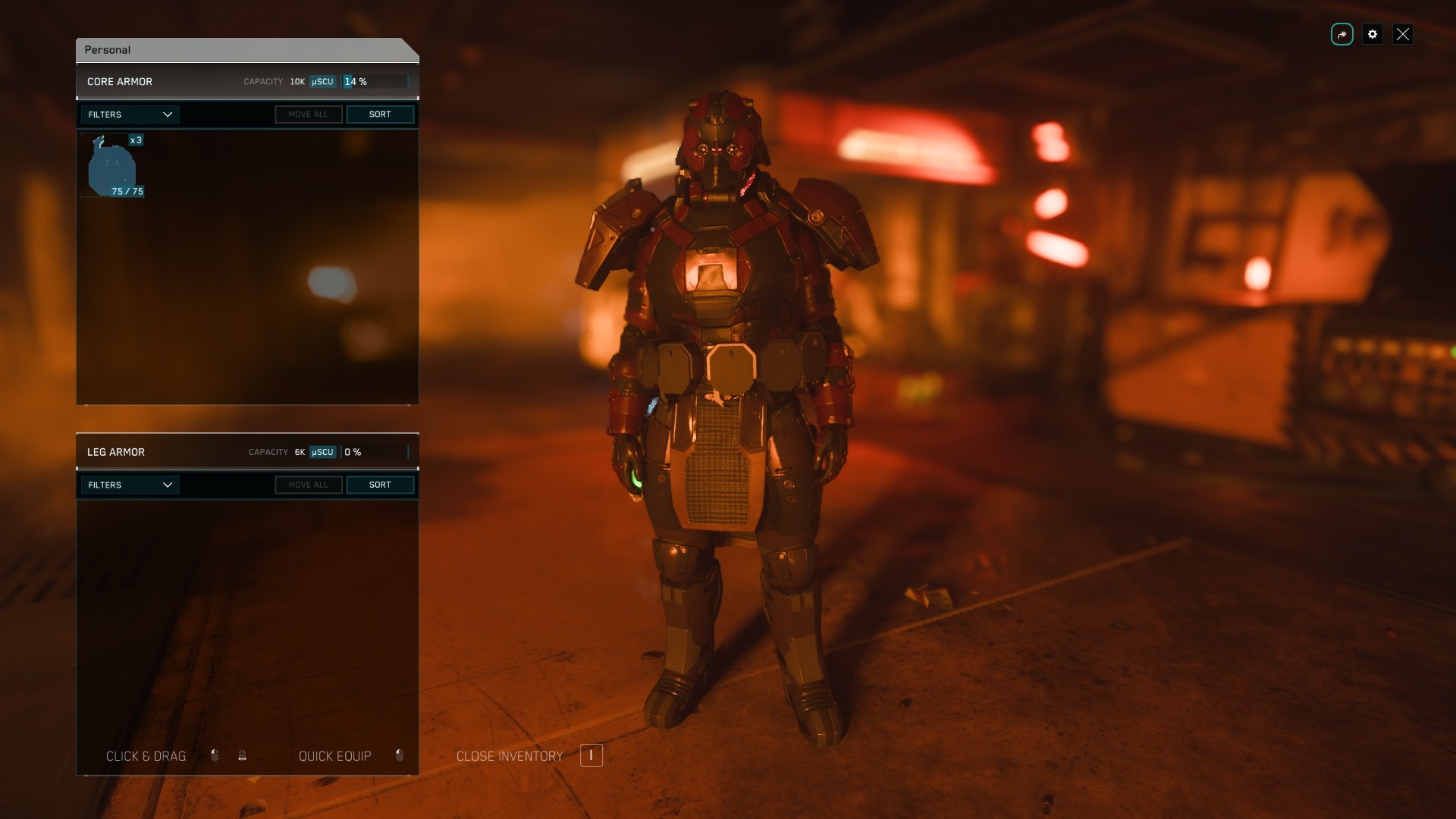Open the Leg Armor filters dropdown

click(x=130, y=485)
